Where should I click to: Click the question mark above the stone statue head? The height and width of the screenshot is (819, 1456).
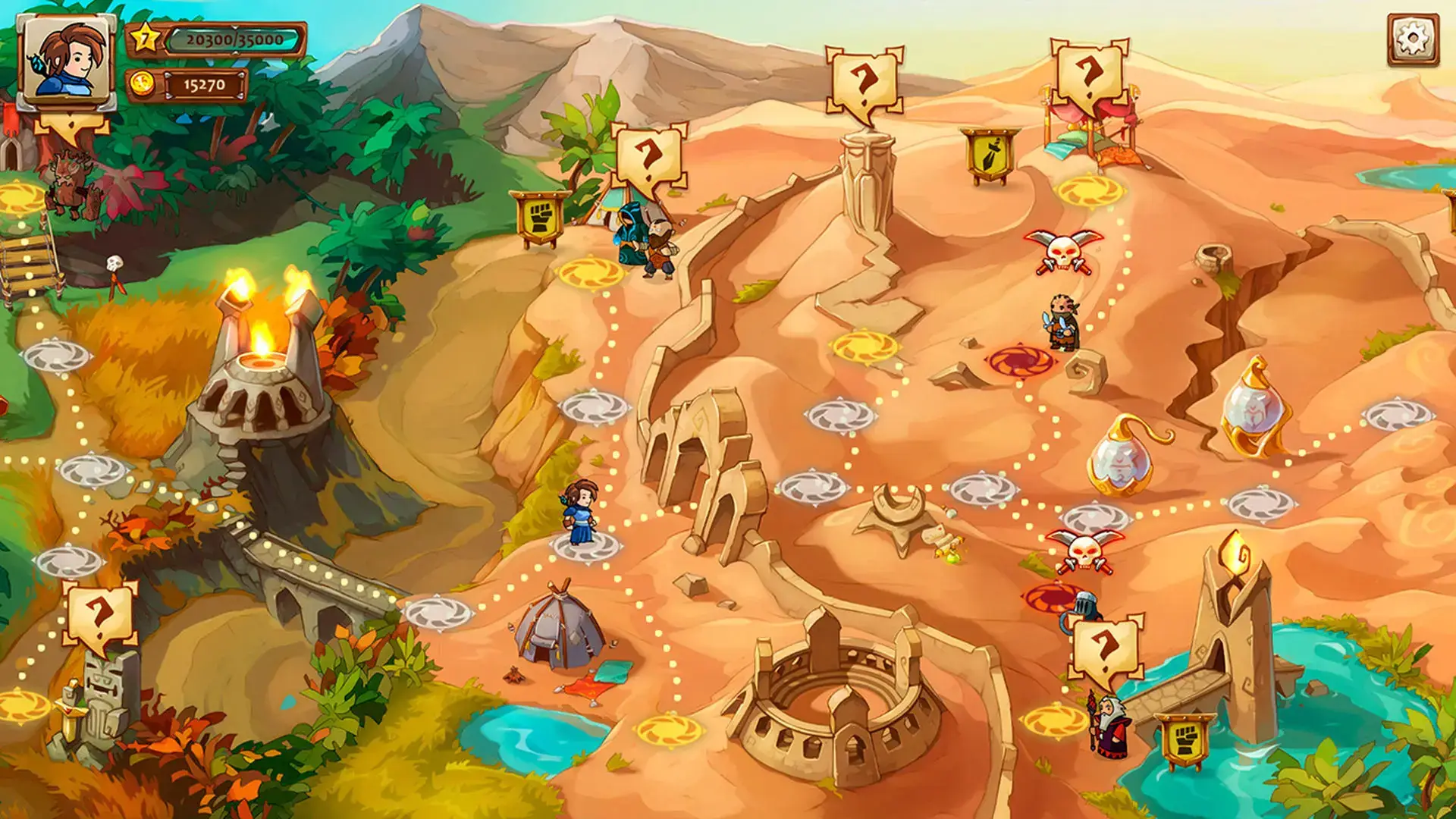coord(864,83)
